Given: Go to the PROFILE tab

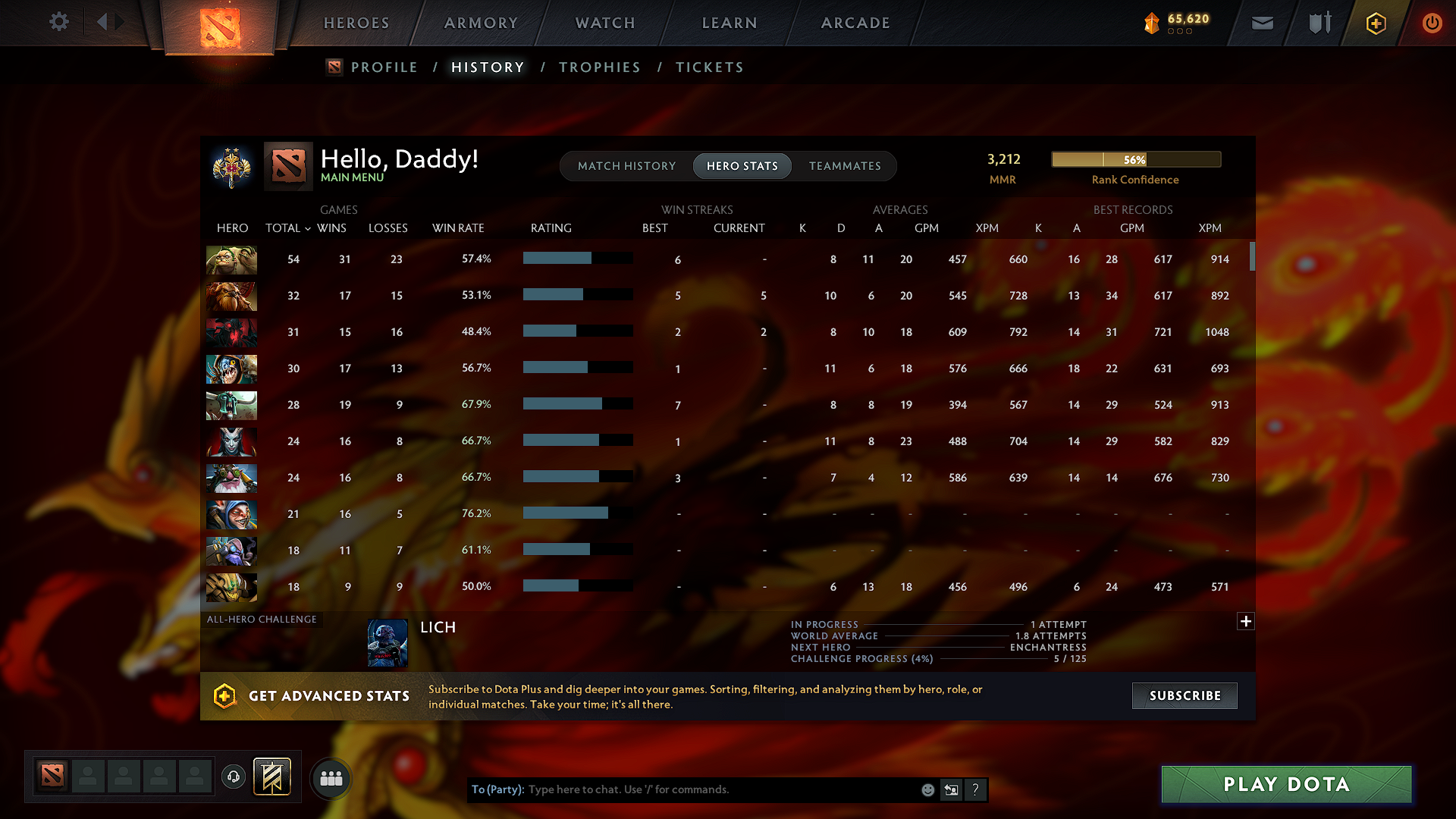Looking at the screenshot, I should click(384, 67).
